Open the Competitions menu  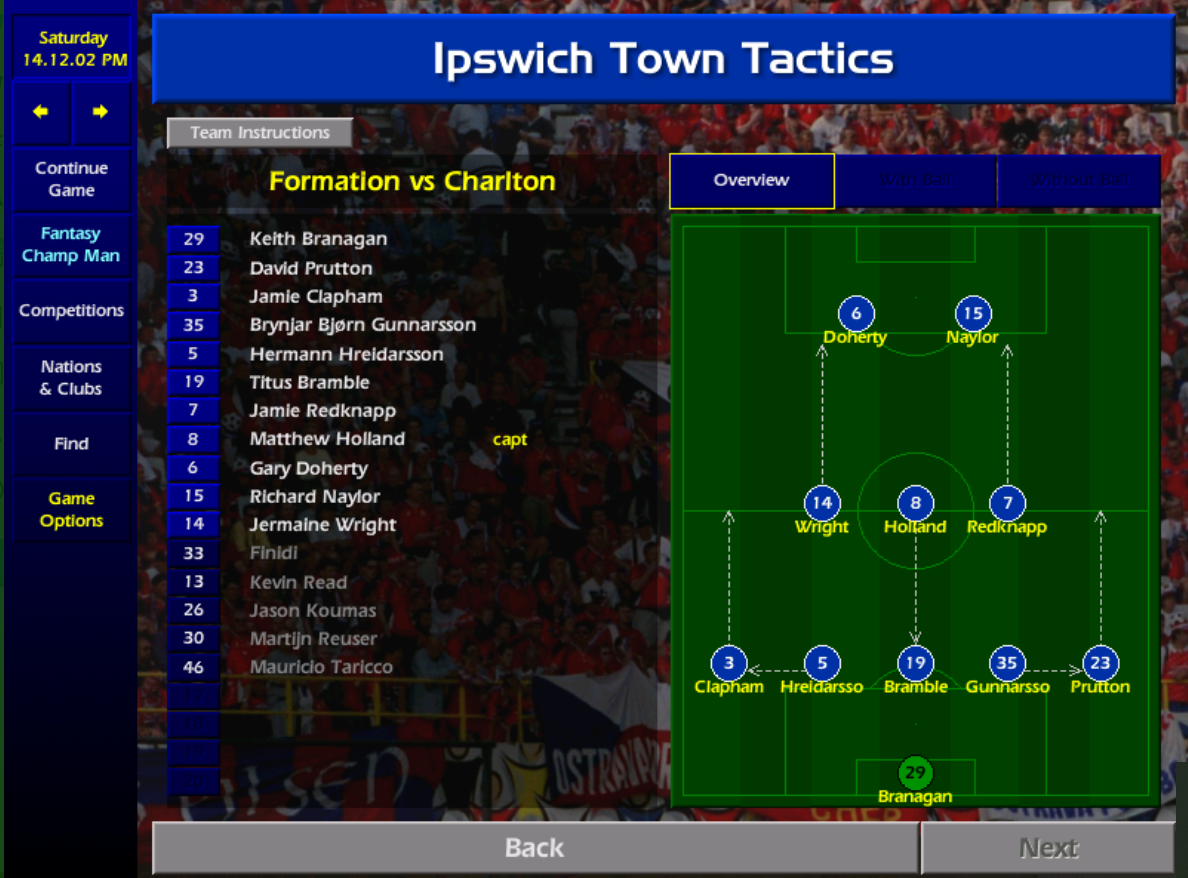point(71,311)
